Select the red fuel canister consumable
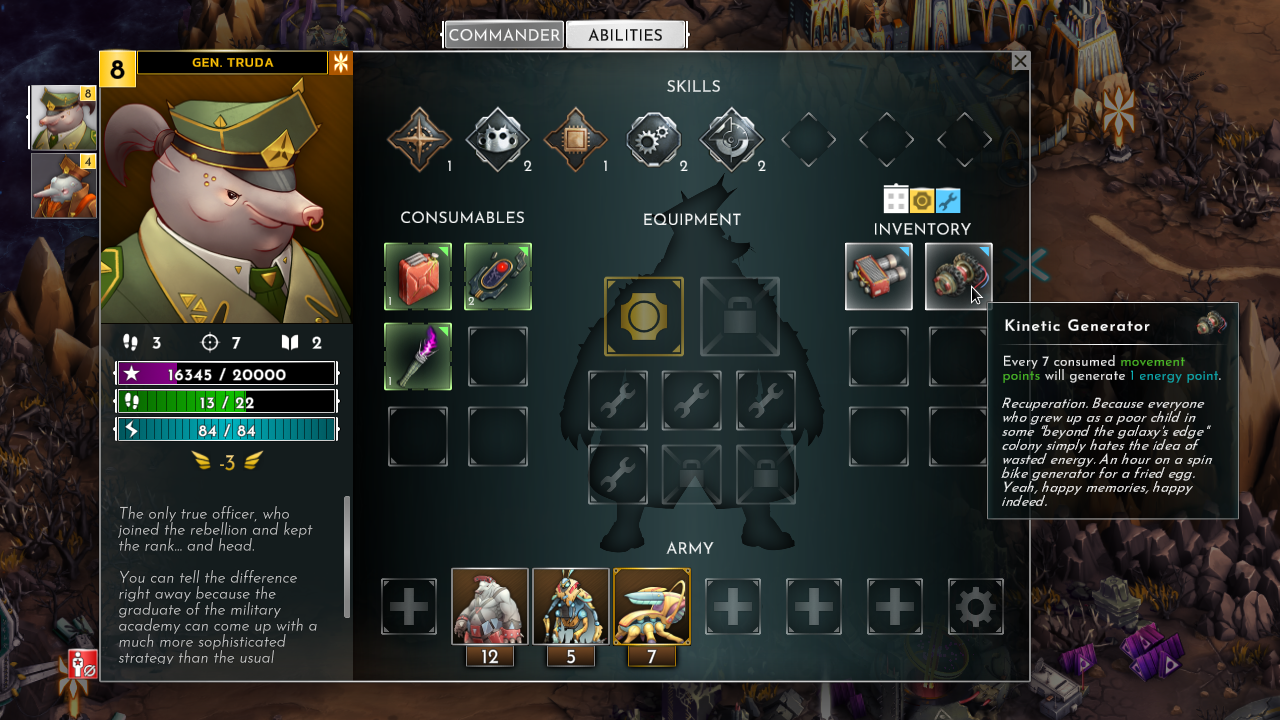The image size is (1280, 720). pyautogui.click(x=418, y=277)
